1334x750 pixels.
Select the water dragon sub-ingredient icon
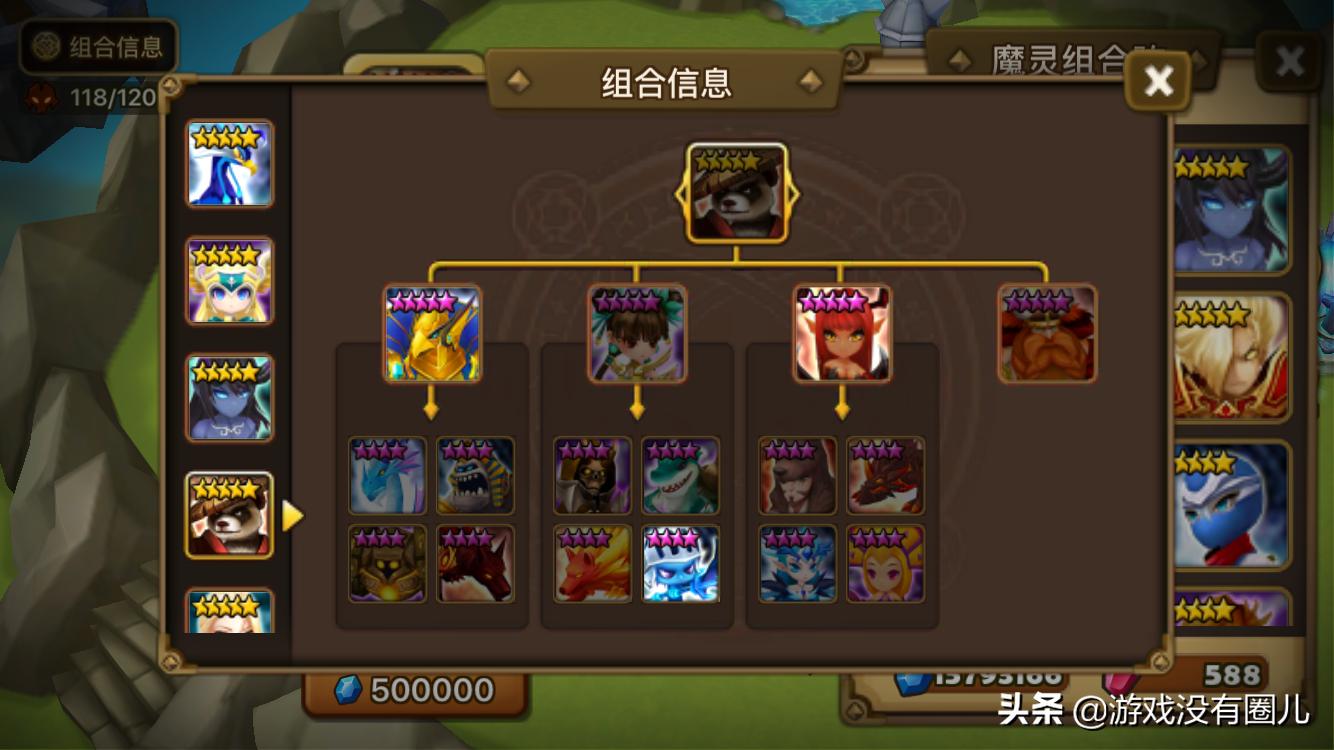pos(386,478)
